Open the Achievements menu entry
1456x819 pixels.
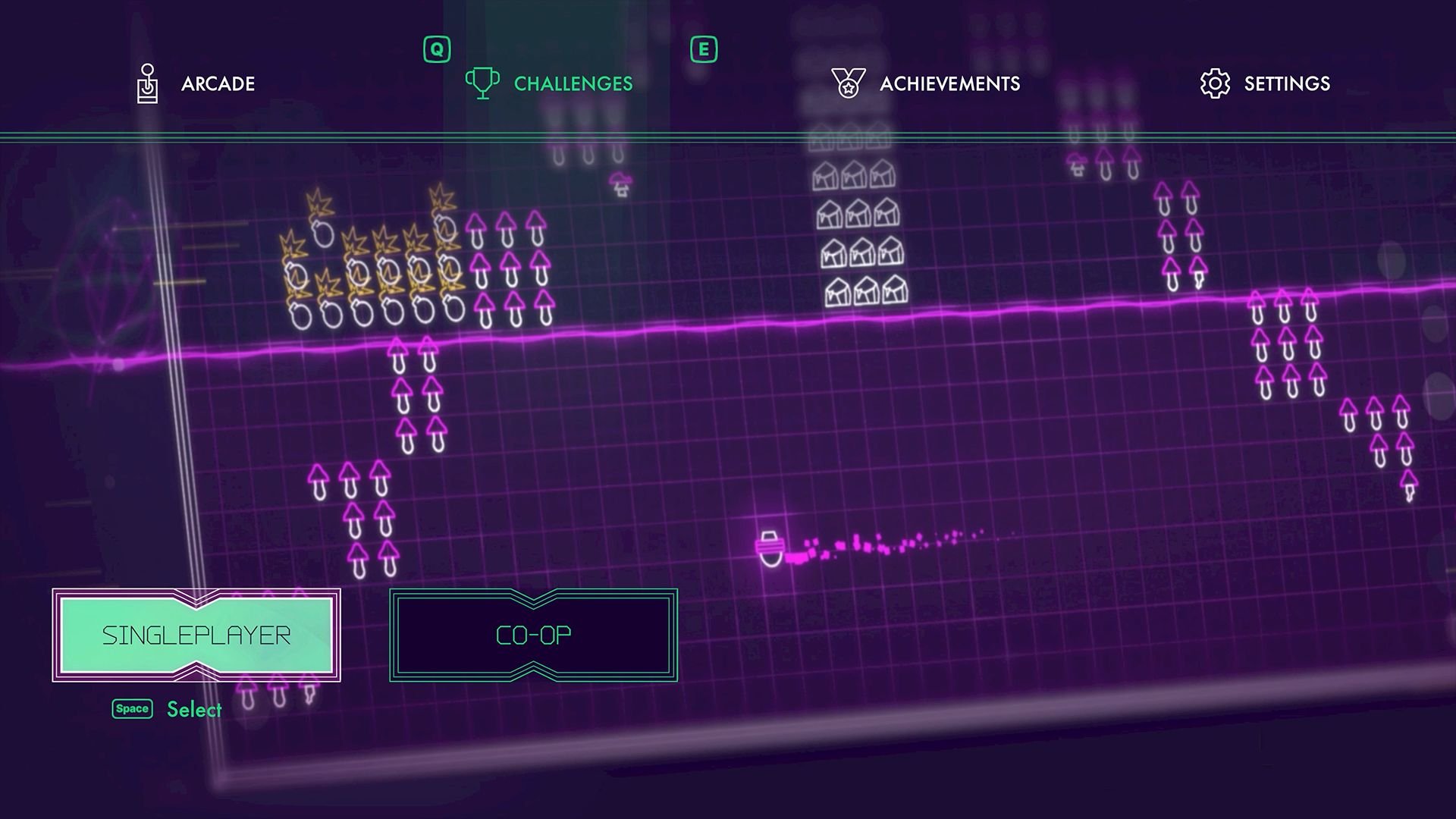click(949, 83)
